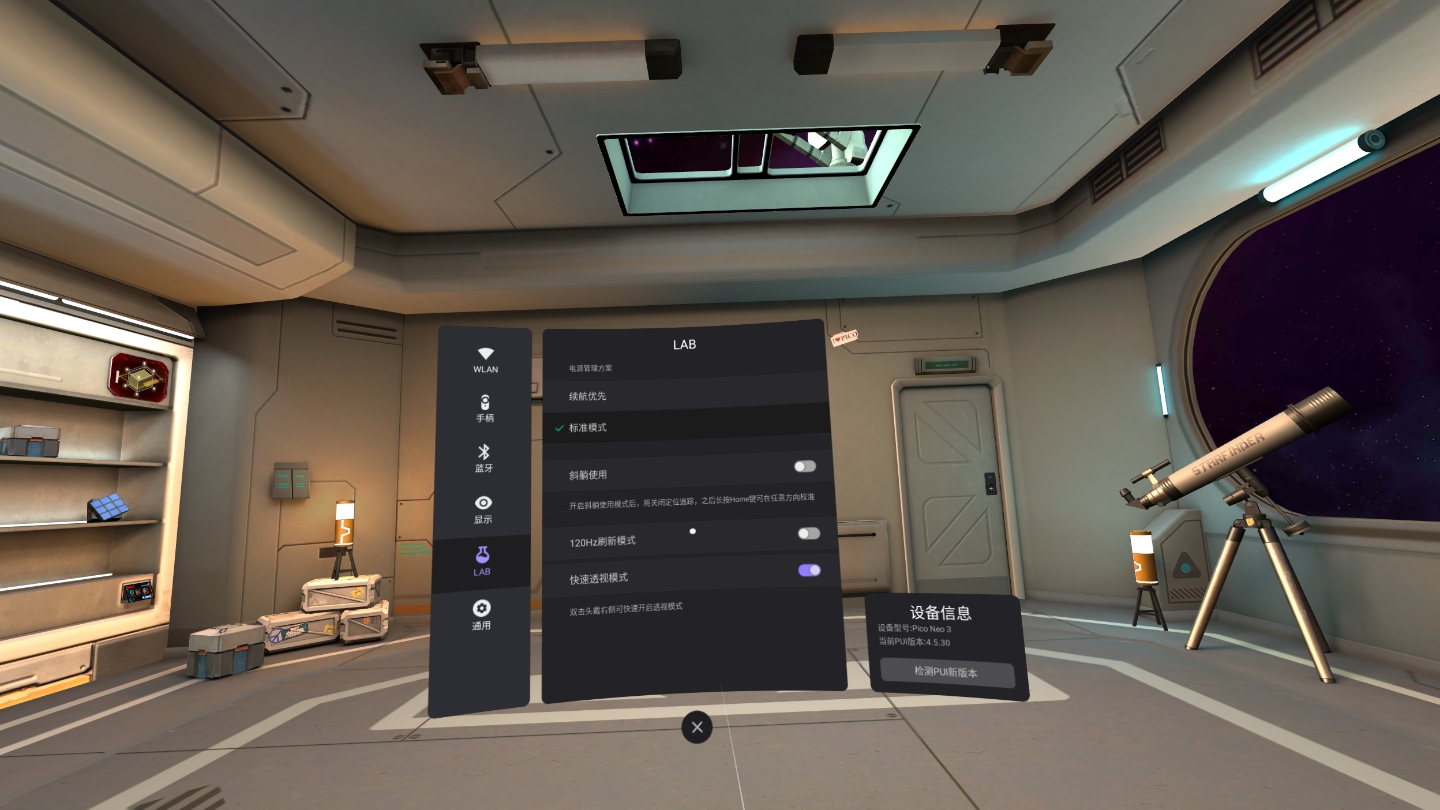The width and height of the screenshot is (1440, 810).
Task: Select the purple flask LAB icon
Action: coord(486,555)
